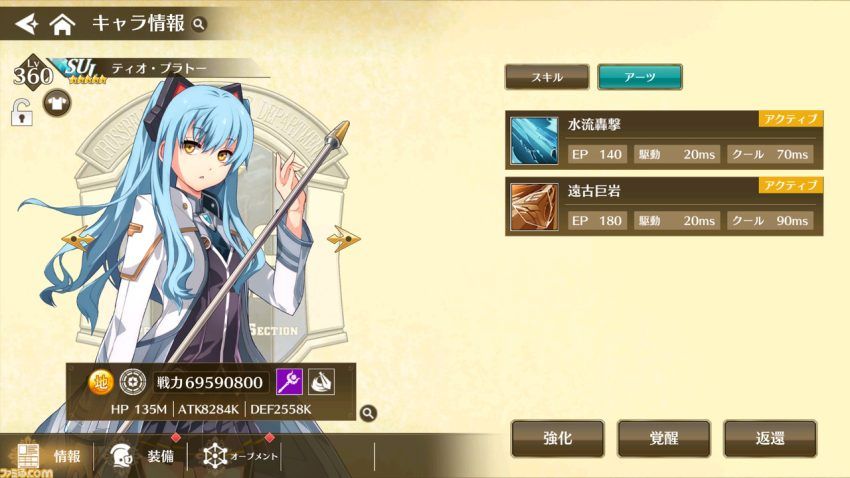
Task: Open the 遠古巨岩 art details
Action: (664, 207)
